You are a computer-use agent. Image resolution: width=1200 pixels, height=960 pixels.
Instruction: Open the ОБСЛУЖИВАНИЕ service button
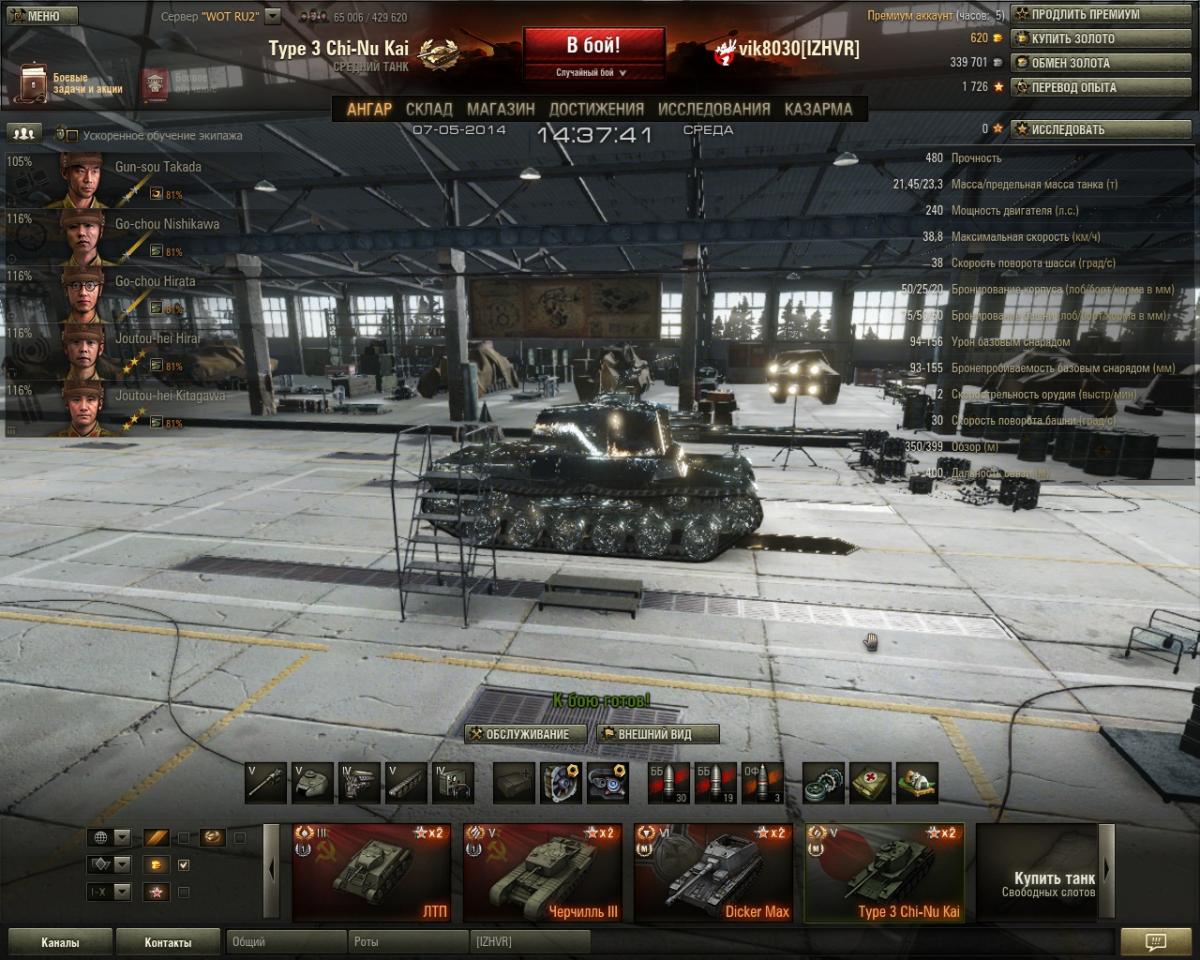(x=527, y=734)
